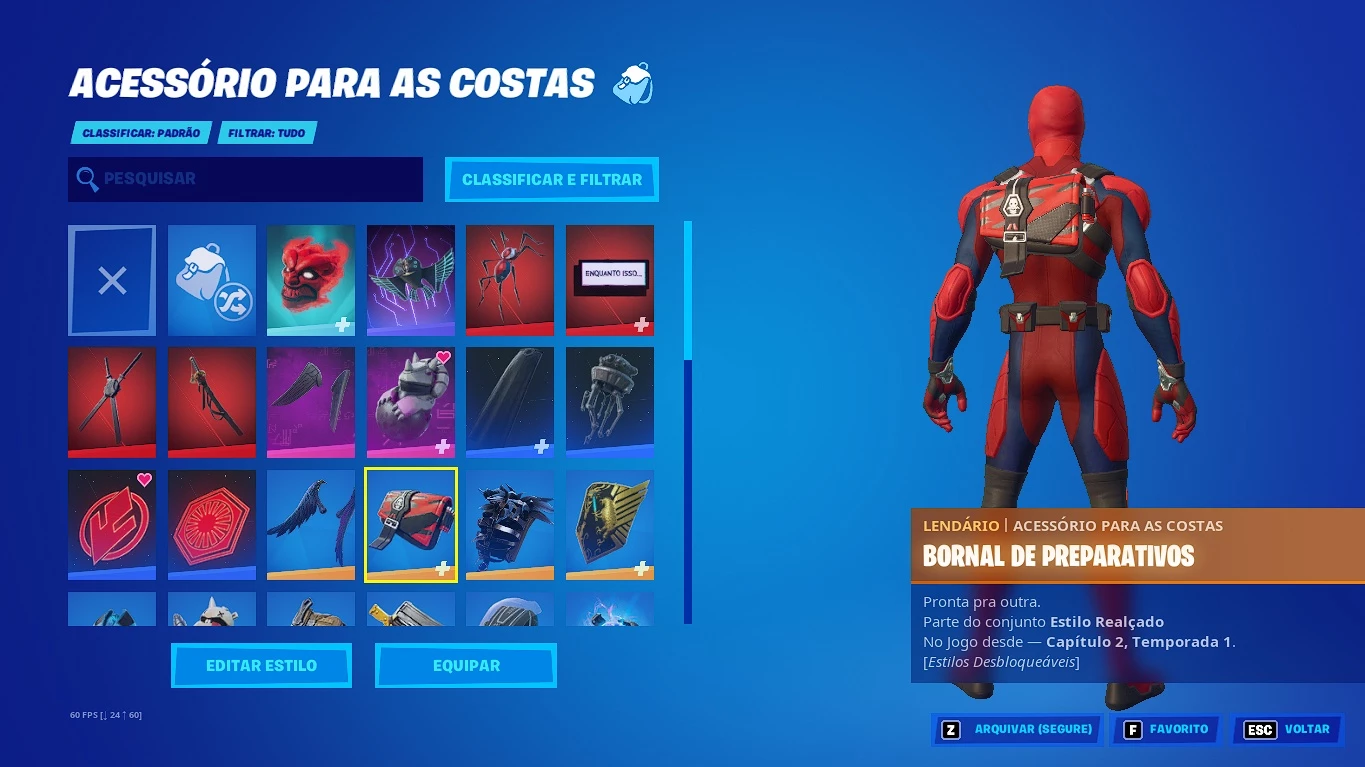Viewport: 1365px width, 767px height.
Task: Select the black crow wings back bling
Action: click(x=311, y=524)
